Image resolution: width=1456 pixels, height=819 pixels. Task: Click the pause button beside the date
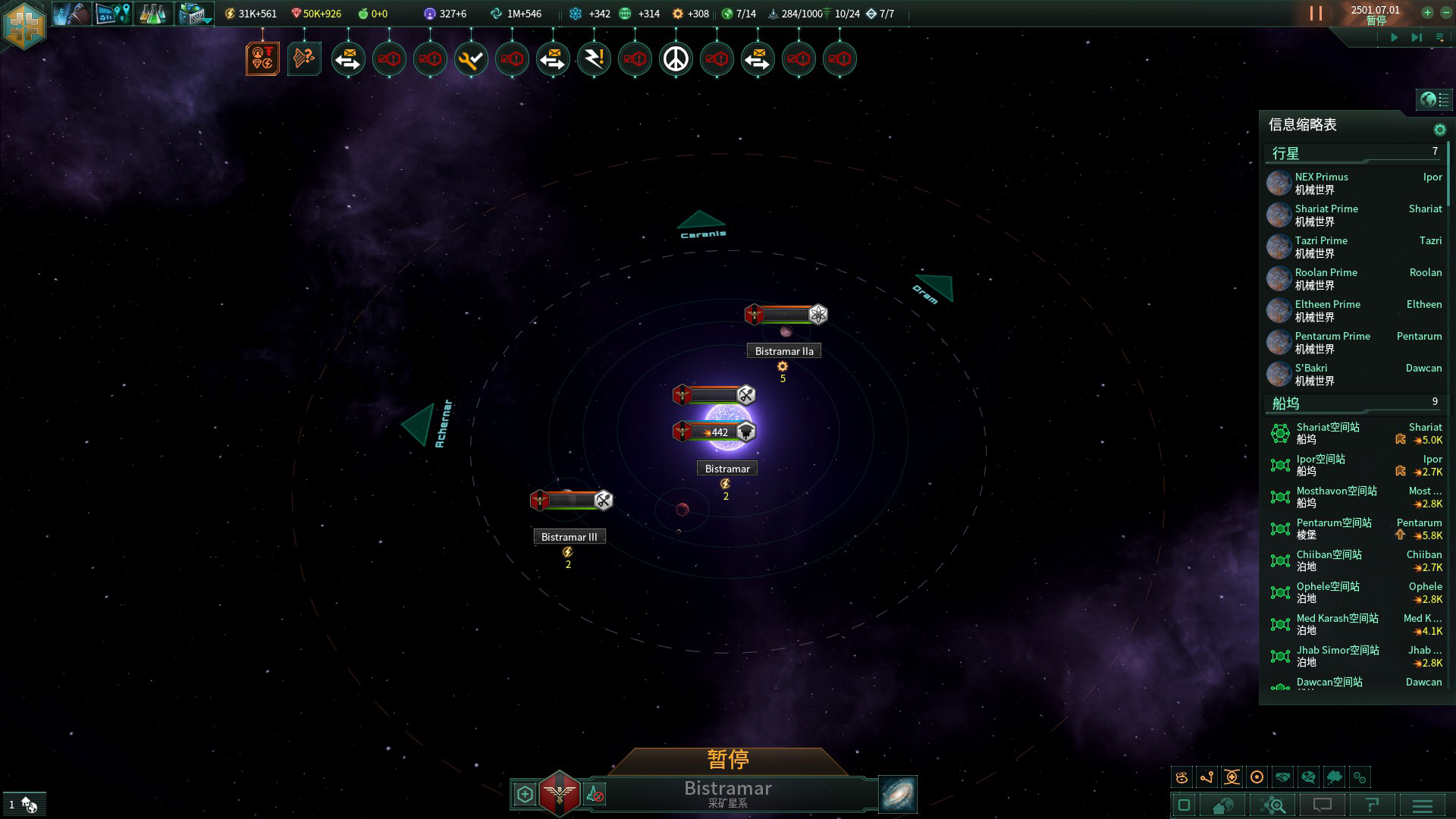point(1316,14)
